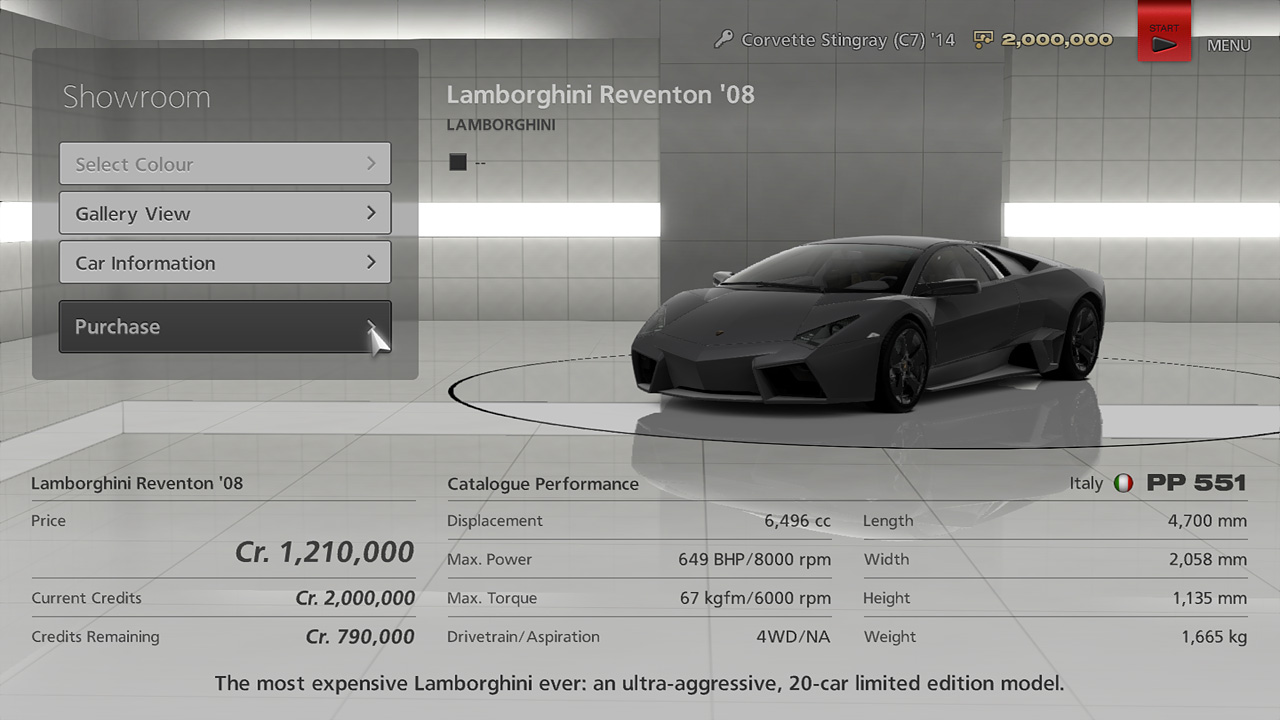Open the Select Colour option
The width and height of the screenshot is (1280, 720).
point(225,164)
